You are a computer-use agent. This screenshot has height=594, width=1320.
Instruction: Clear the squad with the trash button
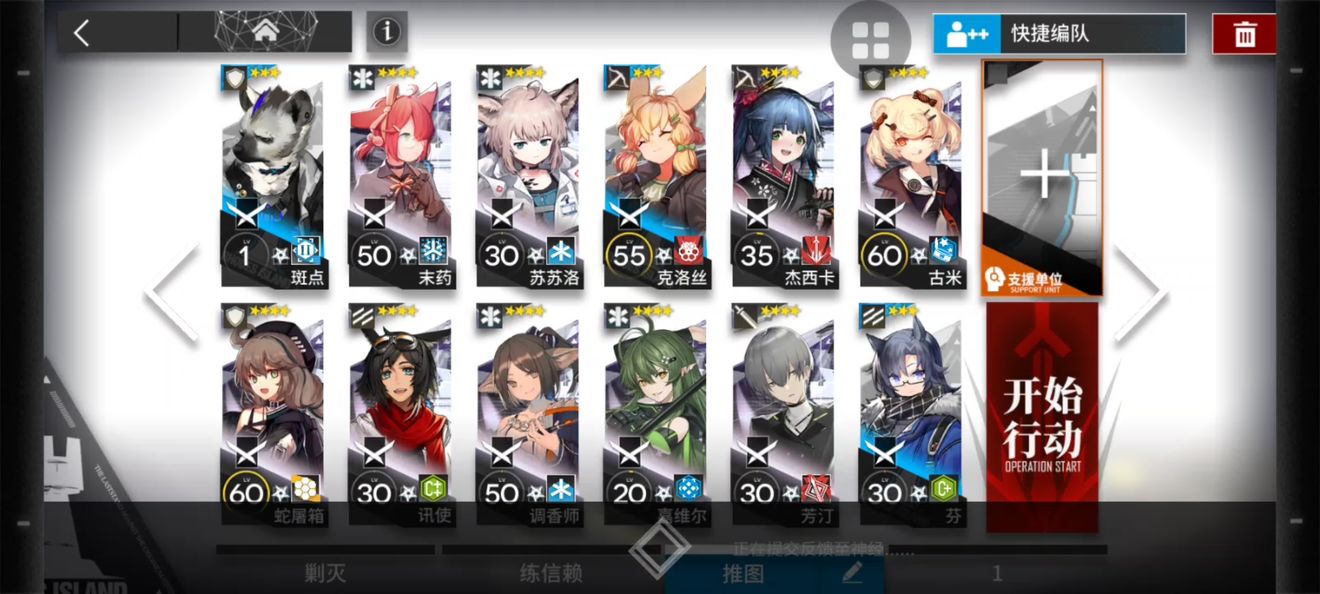click(1244, 34)
